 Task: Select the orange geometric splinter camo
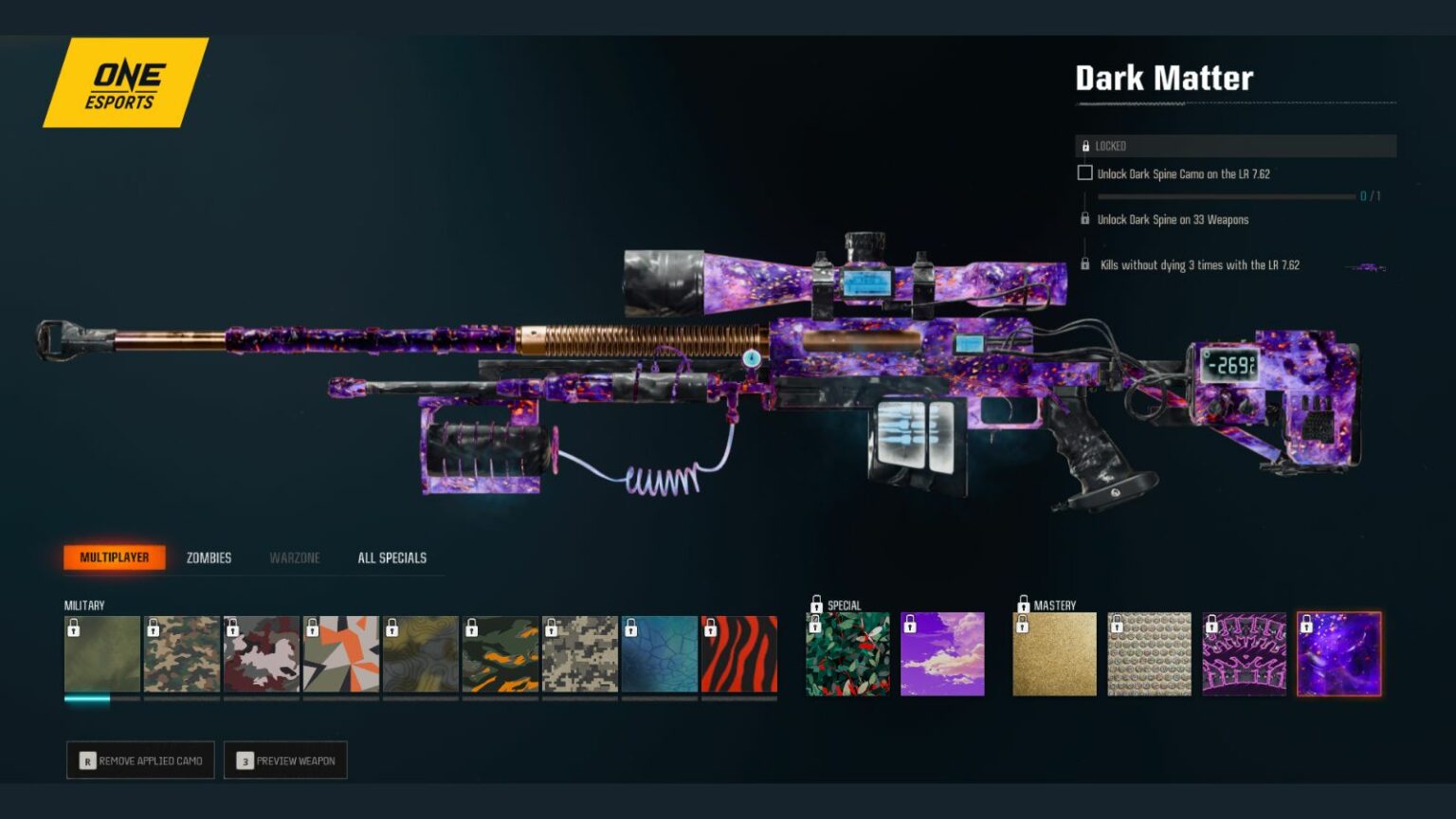coord(341,654)
